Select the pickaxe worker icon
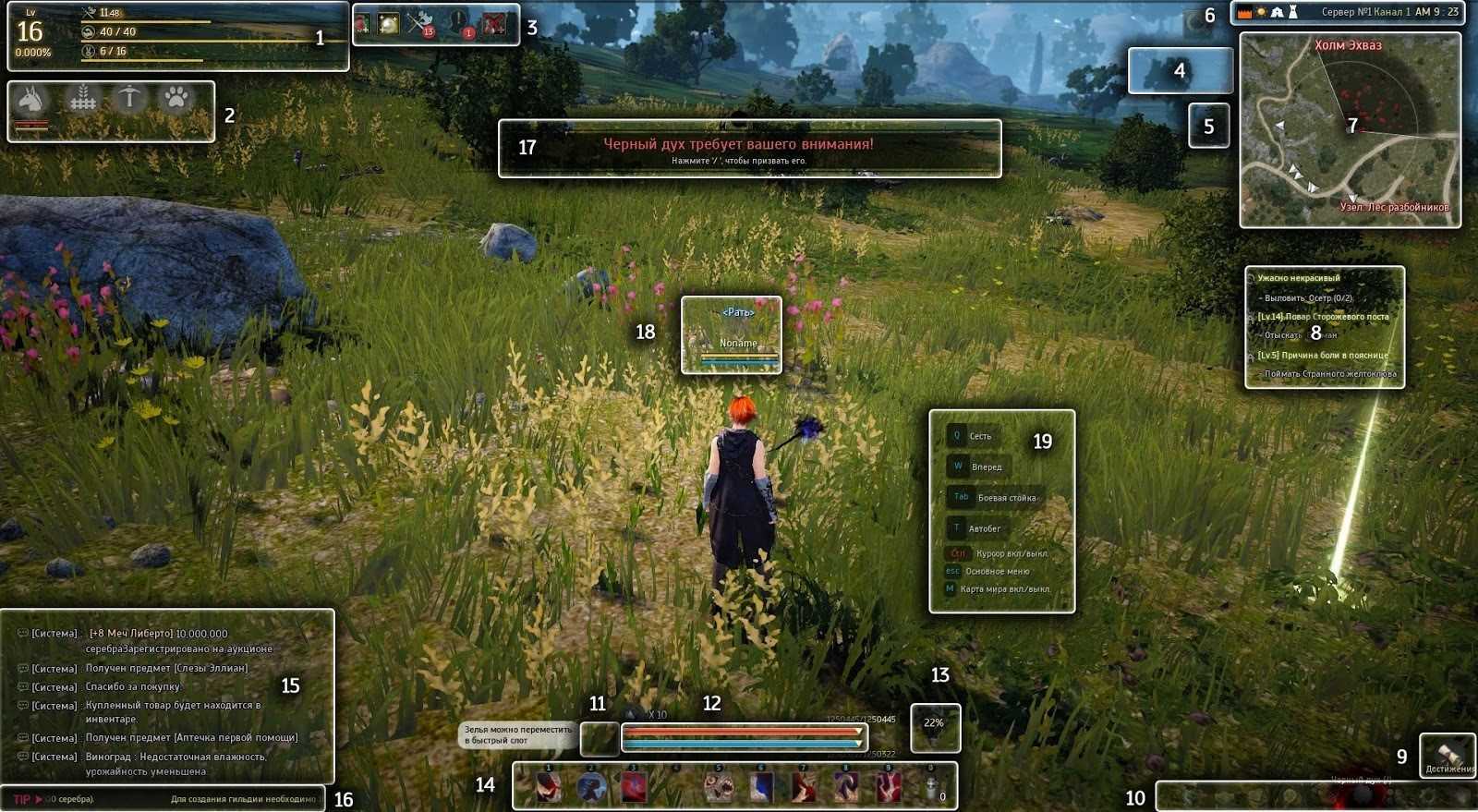1478x812 pixels. (x=129, y=98)
